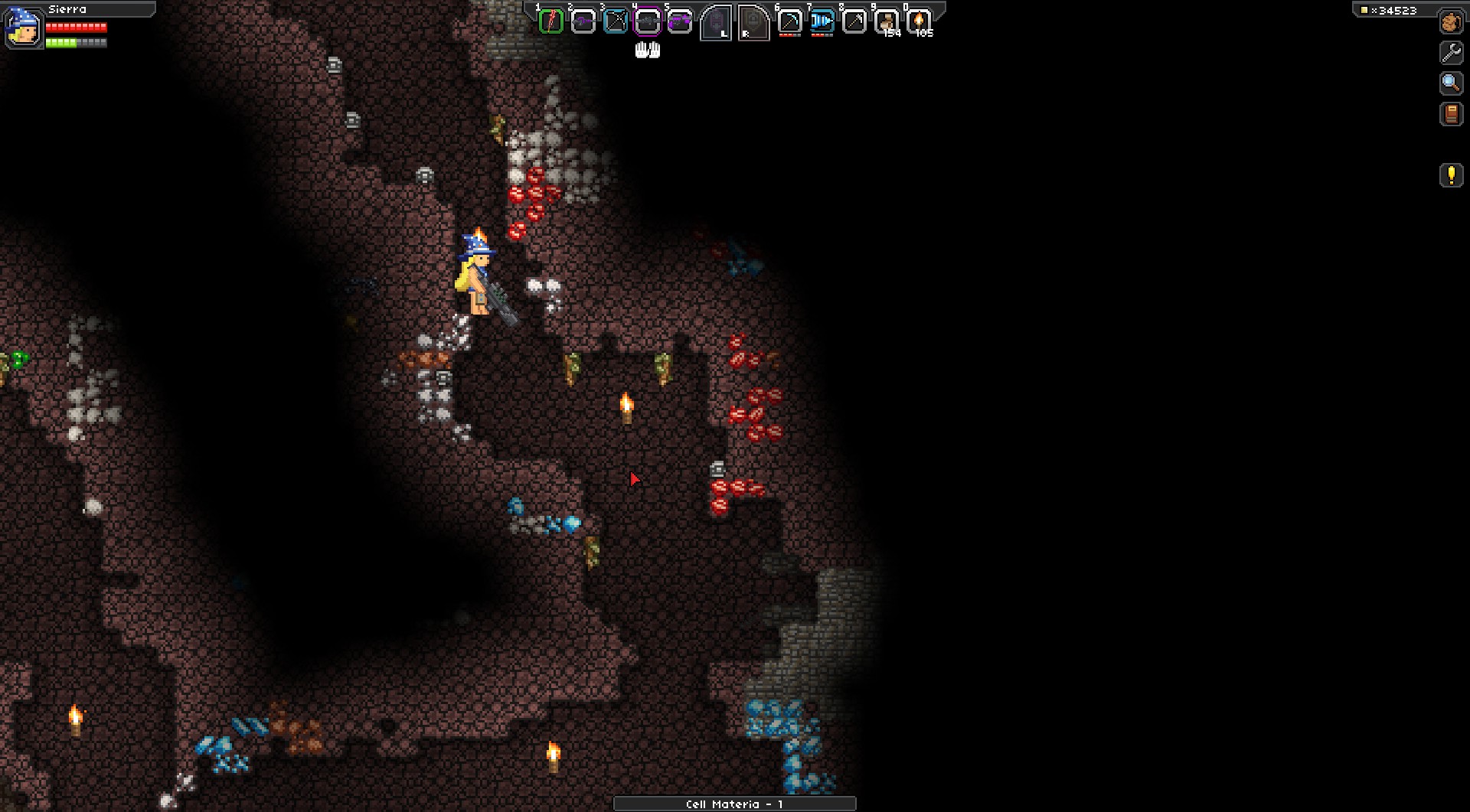Open the quest log exclamation mark icon
Image resolution: width=1470 pixels, height=812 pixels.
pos(1451,175)
